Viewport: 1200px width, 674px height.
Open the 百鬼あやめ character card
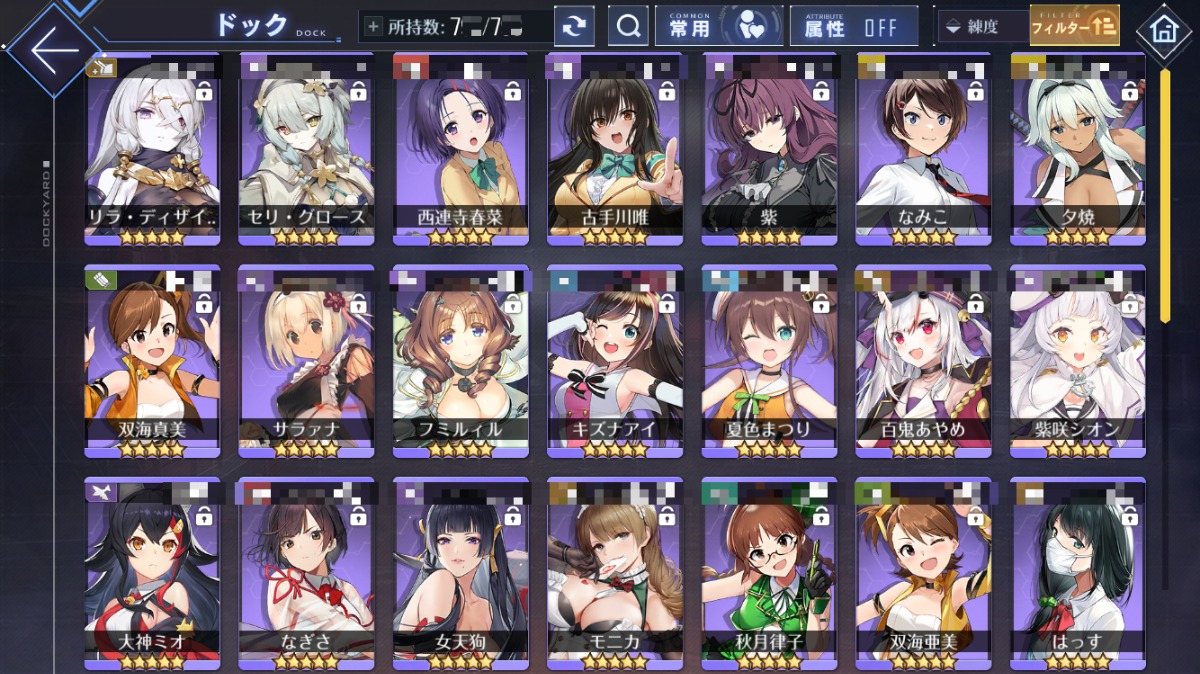tap(923, 362)
